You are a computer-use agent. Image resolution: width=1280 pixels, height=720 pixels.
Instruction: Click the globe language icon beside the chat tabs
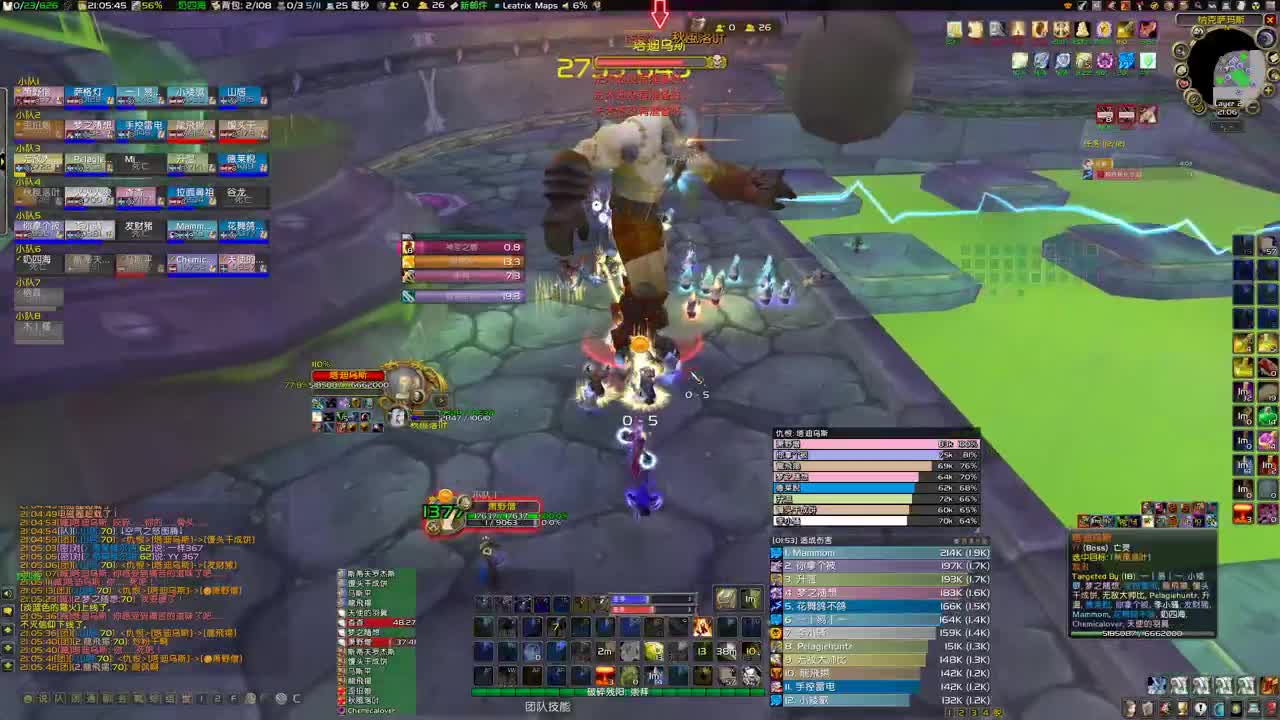pyautogui.click(x=279, y=699)
